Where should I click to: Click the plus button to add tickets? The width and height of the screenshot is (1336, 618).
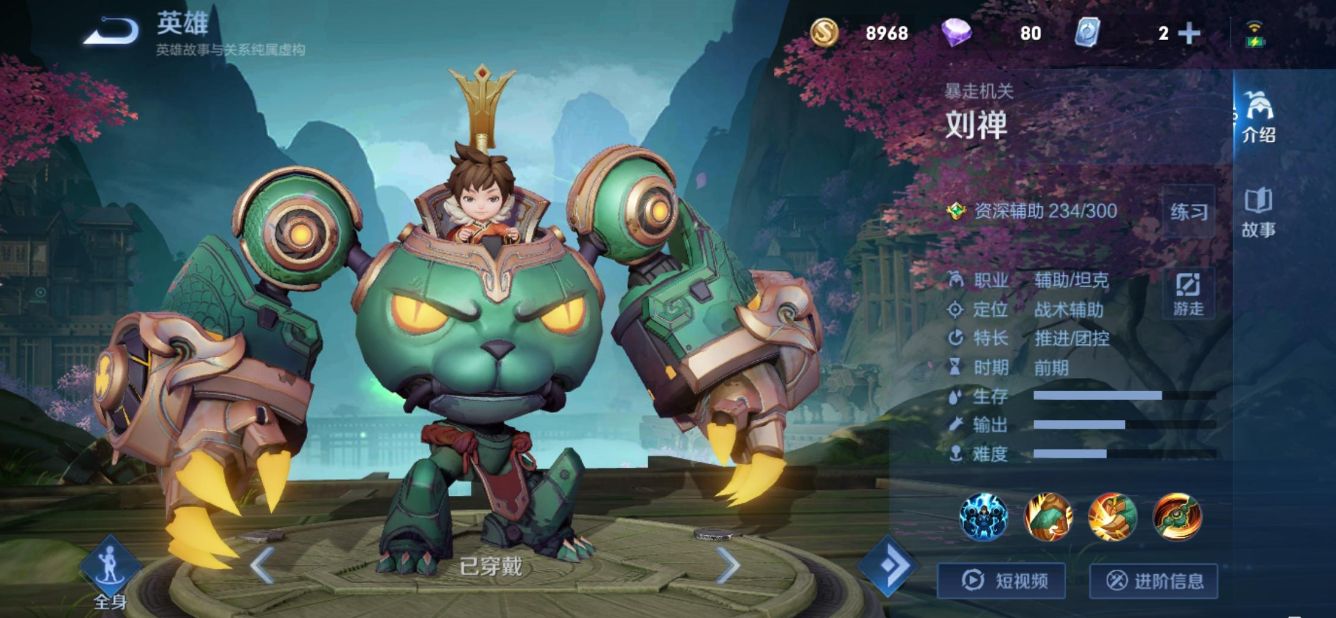point(1189,34)
